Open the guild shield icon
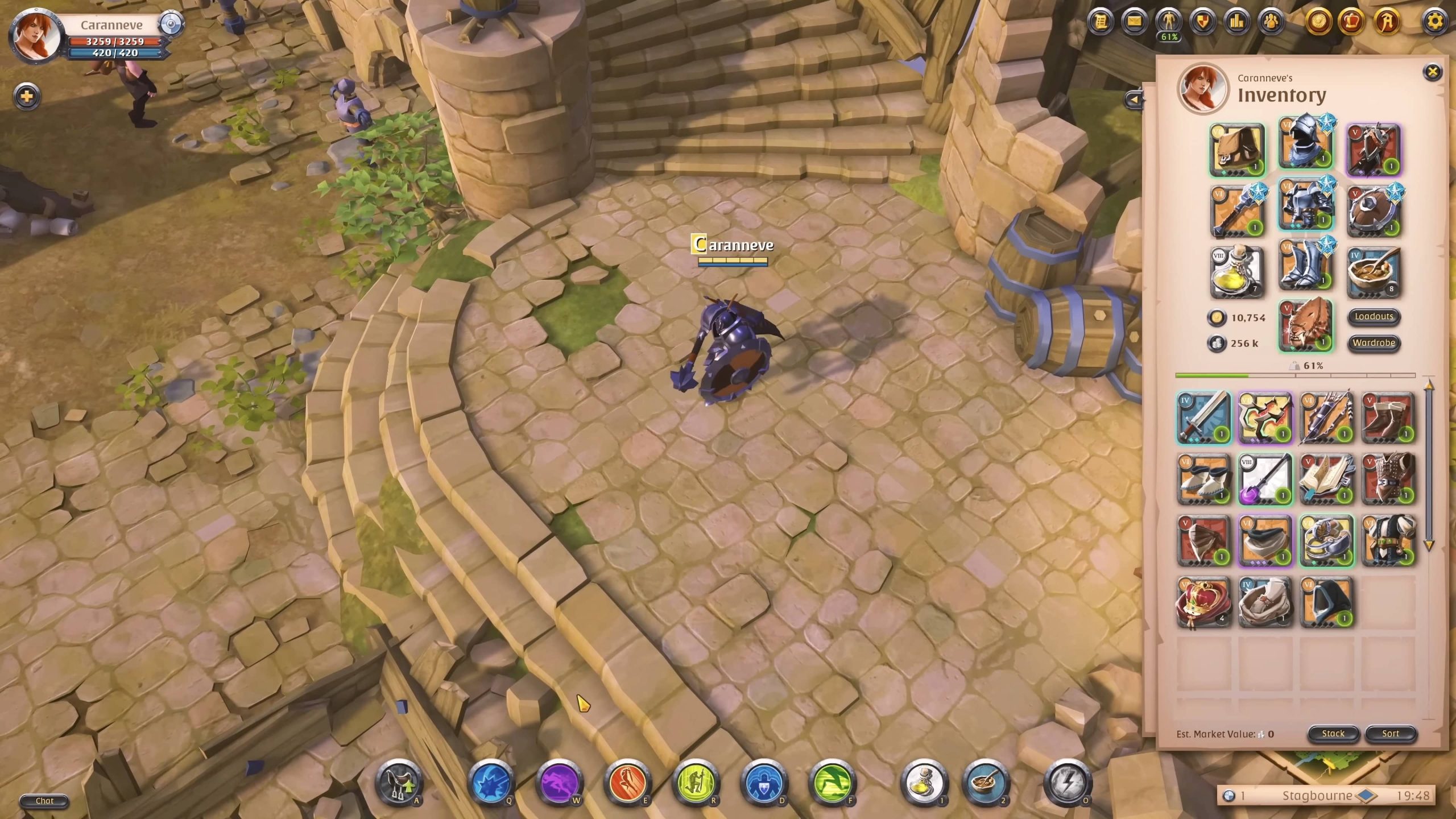 coord(1203,22)
